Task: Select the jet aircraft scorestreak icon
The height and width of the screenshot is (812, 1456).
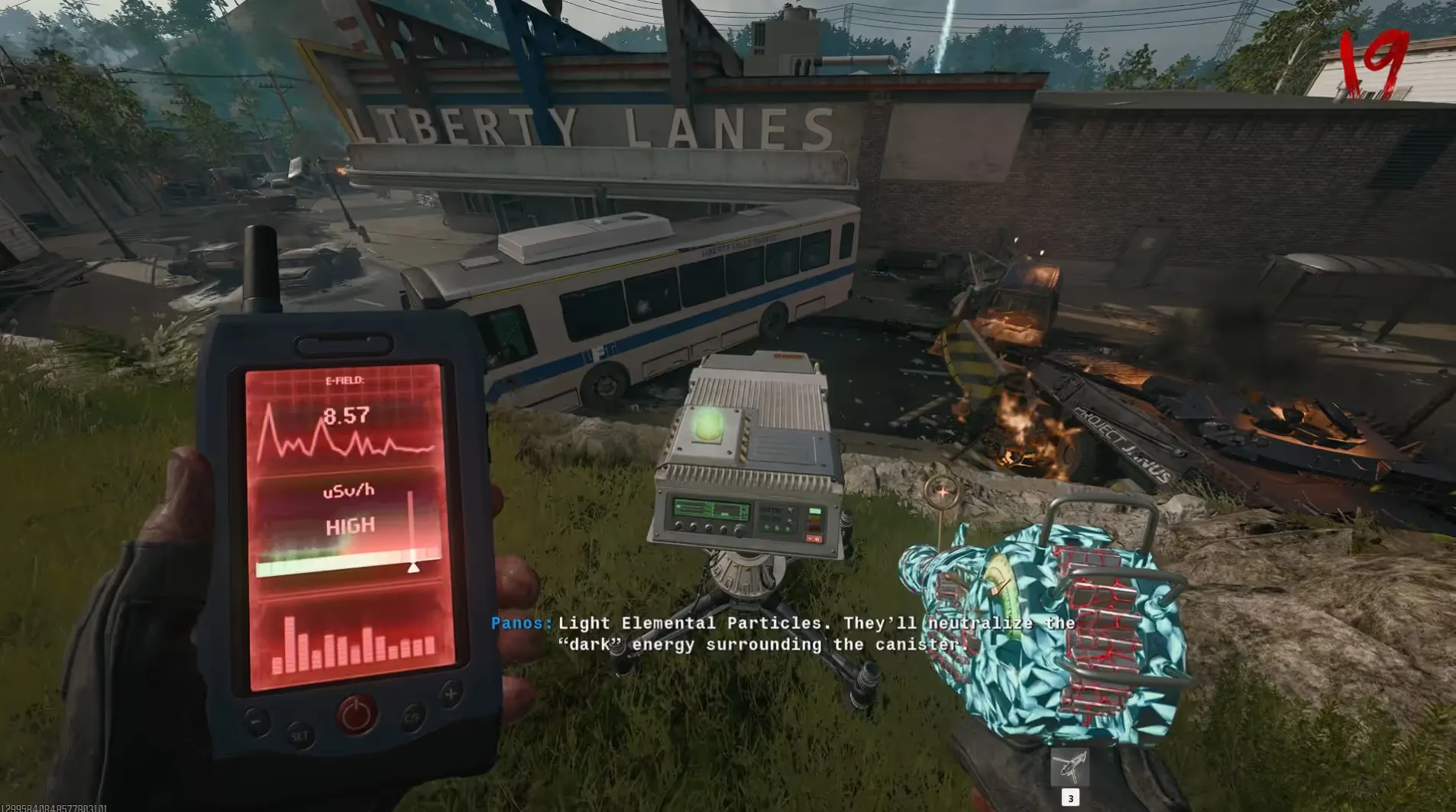Action: tap(1069, 765)
